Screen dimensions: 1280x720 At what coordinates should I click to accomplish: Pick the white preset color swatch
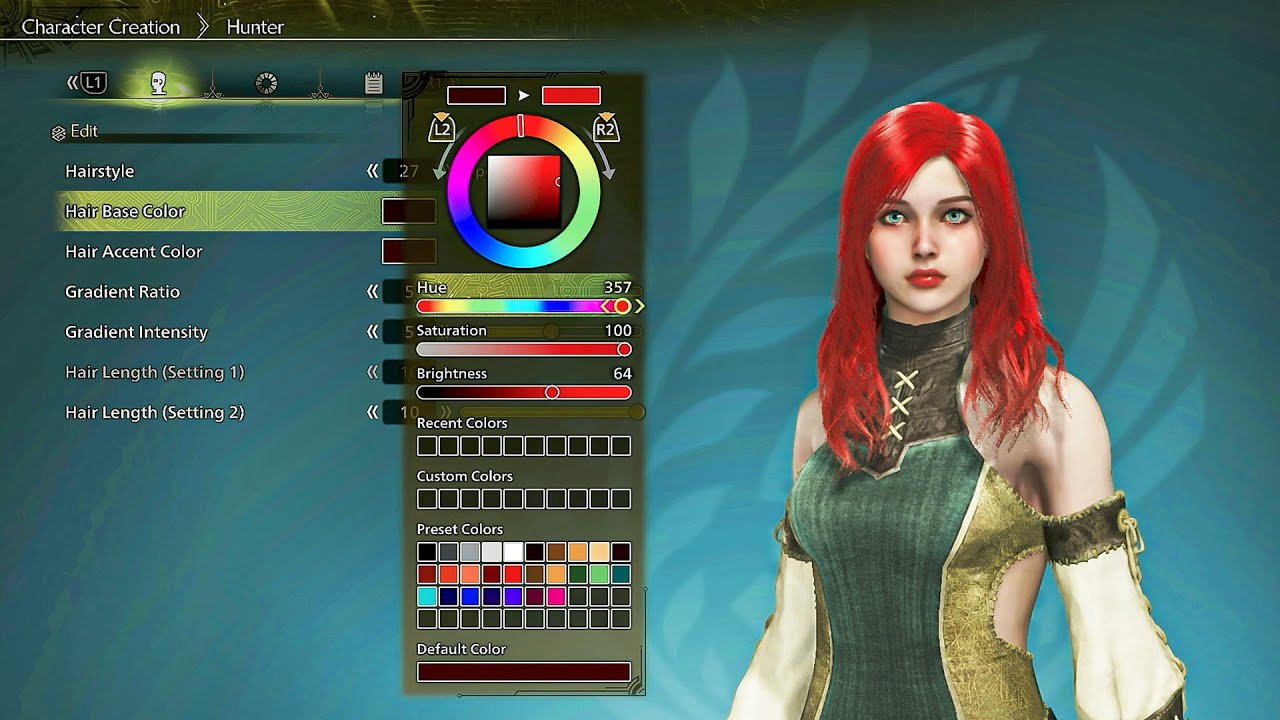(512, 550)
